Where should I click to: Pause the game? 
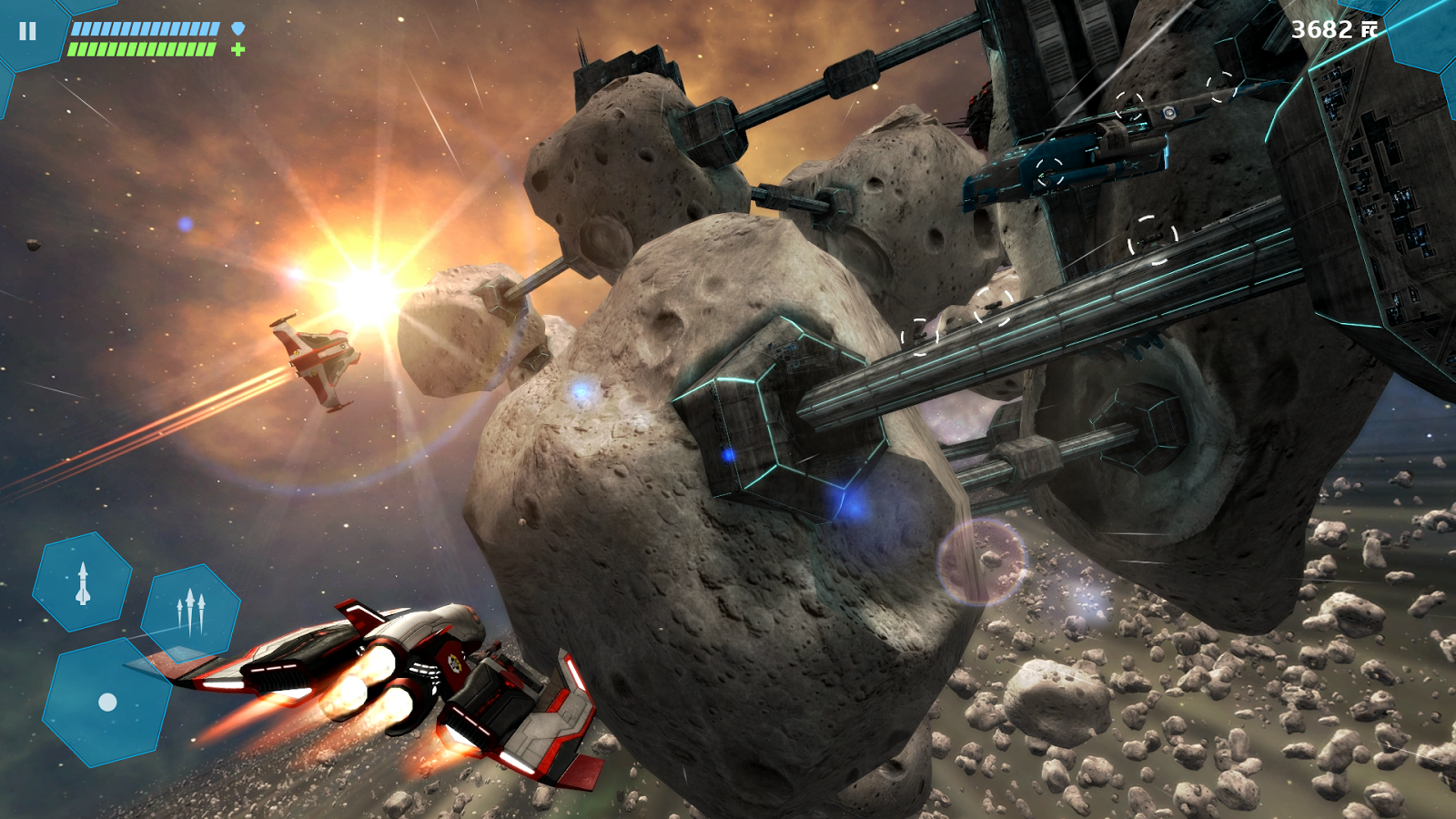tap(28, 32)
